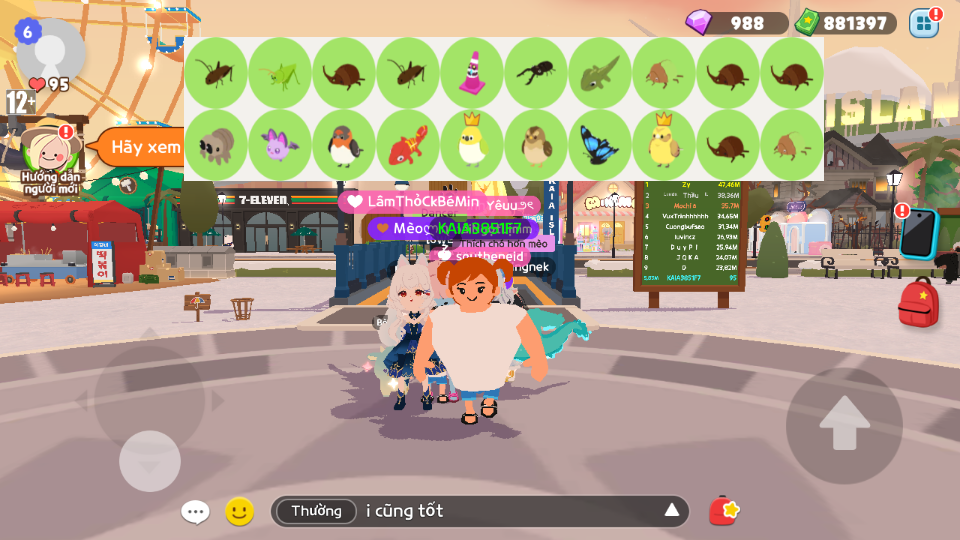Viewport: 960px width, 540px height.
Task: Open the grid menu button
Action: tap(924, 23)
